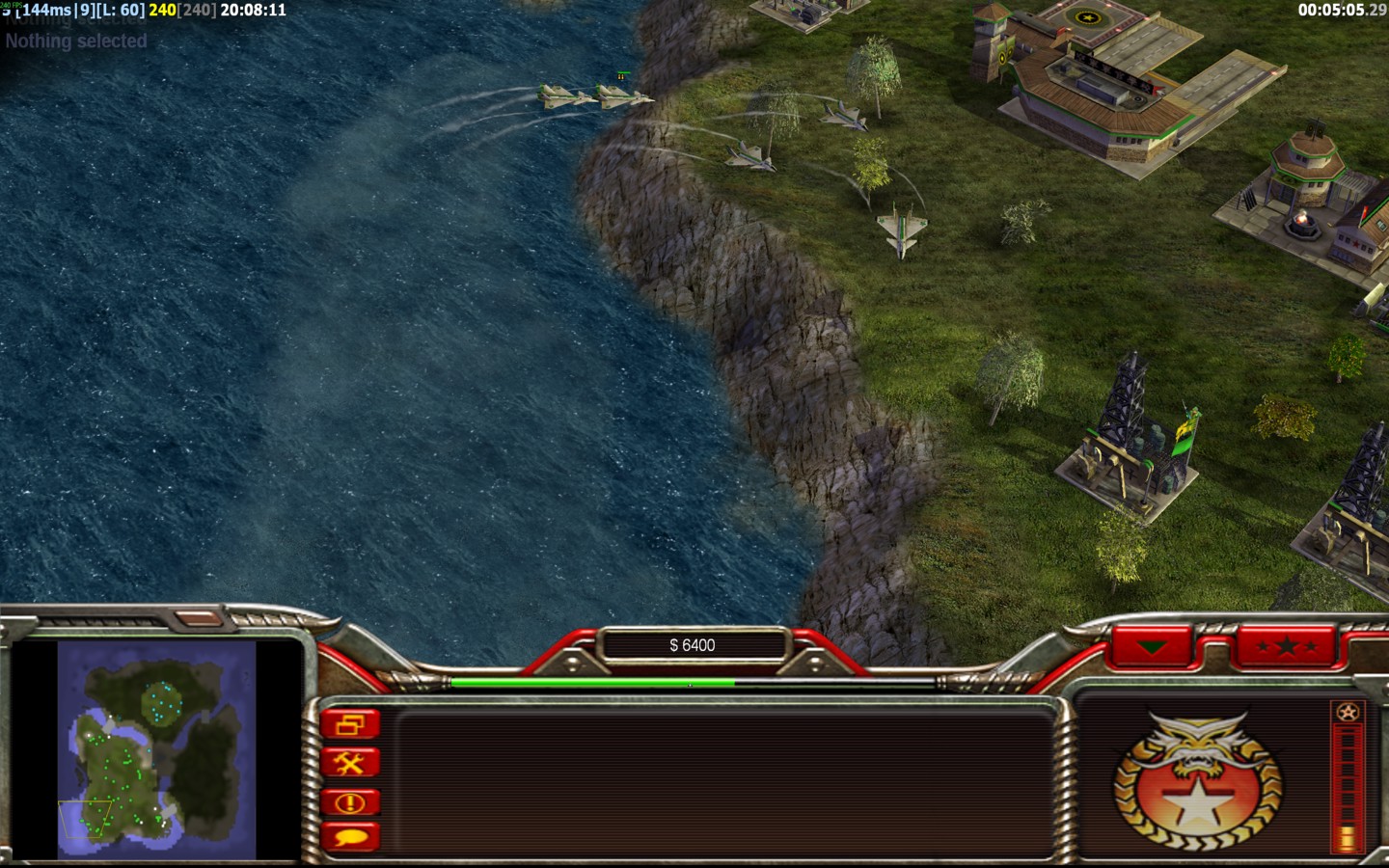
Task: Click the China dragon emblem portrait
Action: pos(1198,781)
